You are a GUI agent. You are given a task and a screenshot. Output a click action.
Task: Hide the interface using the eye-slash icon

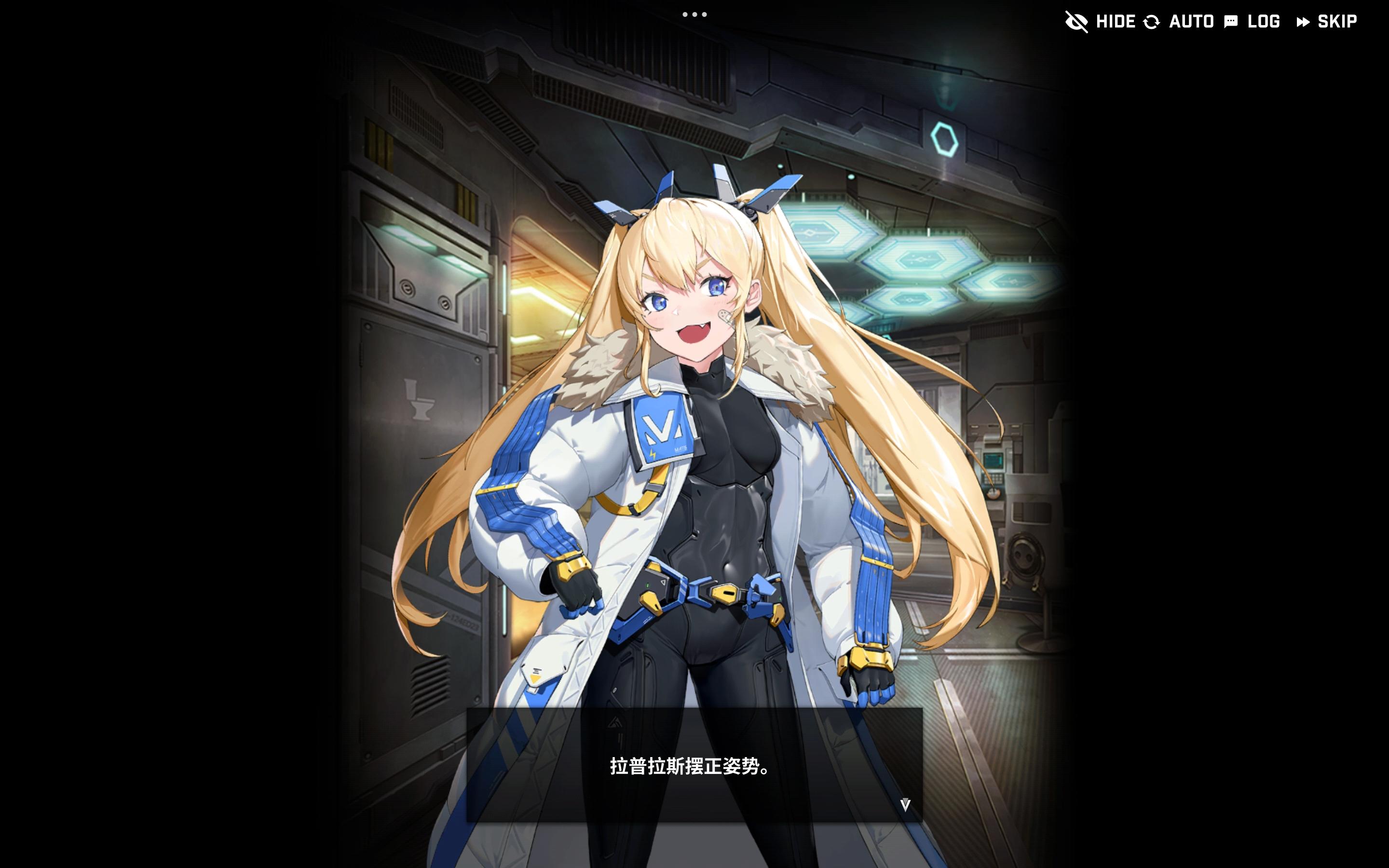pos(1078,21)
